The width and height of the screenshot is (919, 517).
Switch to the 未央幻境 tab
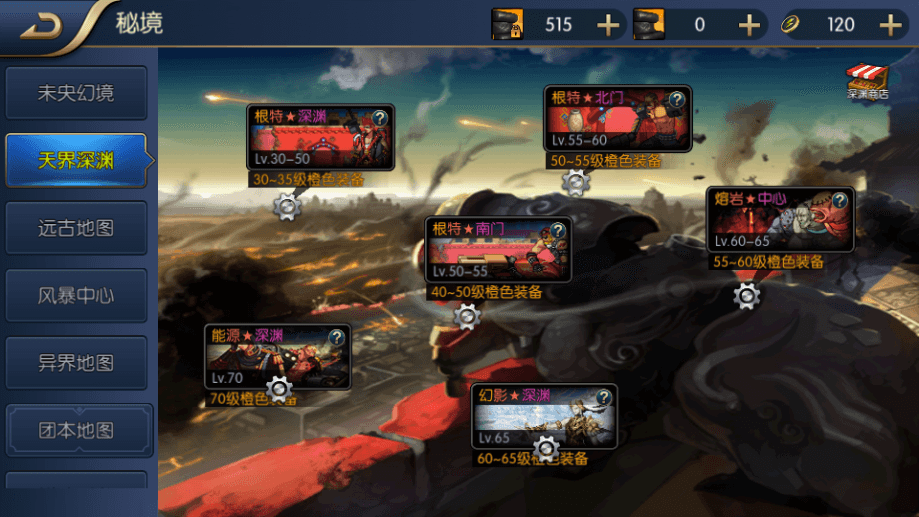77,94
